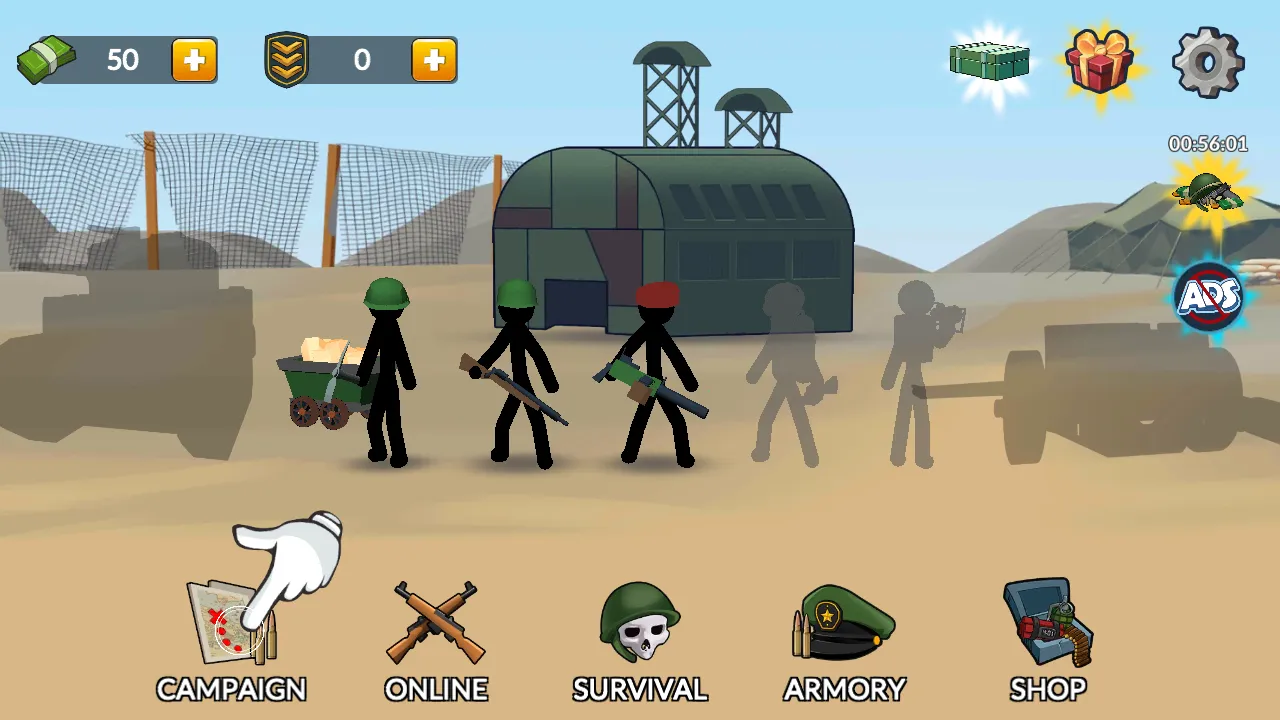Add rank medals with the plus button
This screenshot has width=1280, height=720.
pyautogui.click(x=434, y=61)
